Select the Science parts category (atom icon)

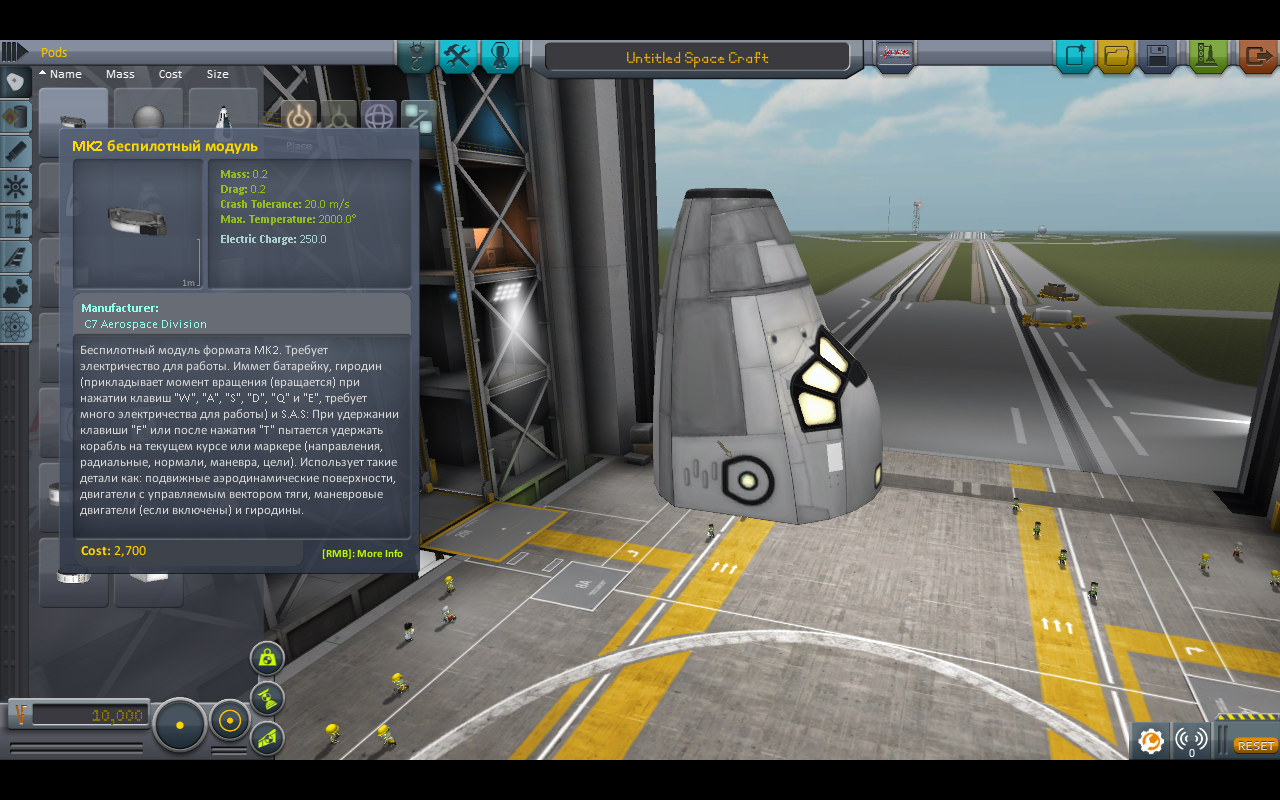tap(15, 326)
